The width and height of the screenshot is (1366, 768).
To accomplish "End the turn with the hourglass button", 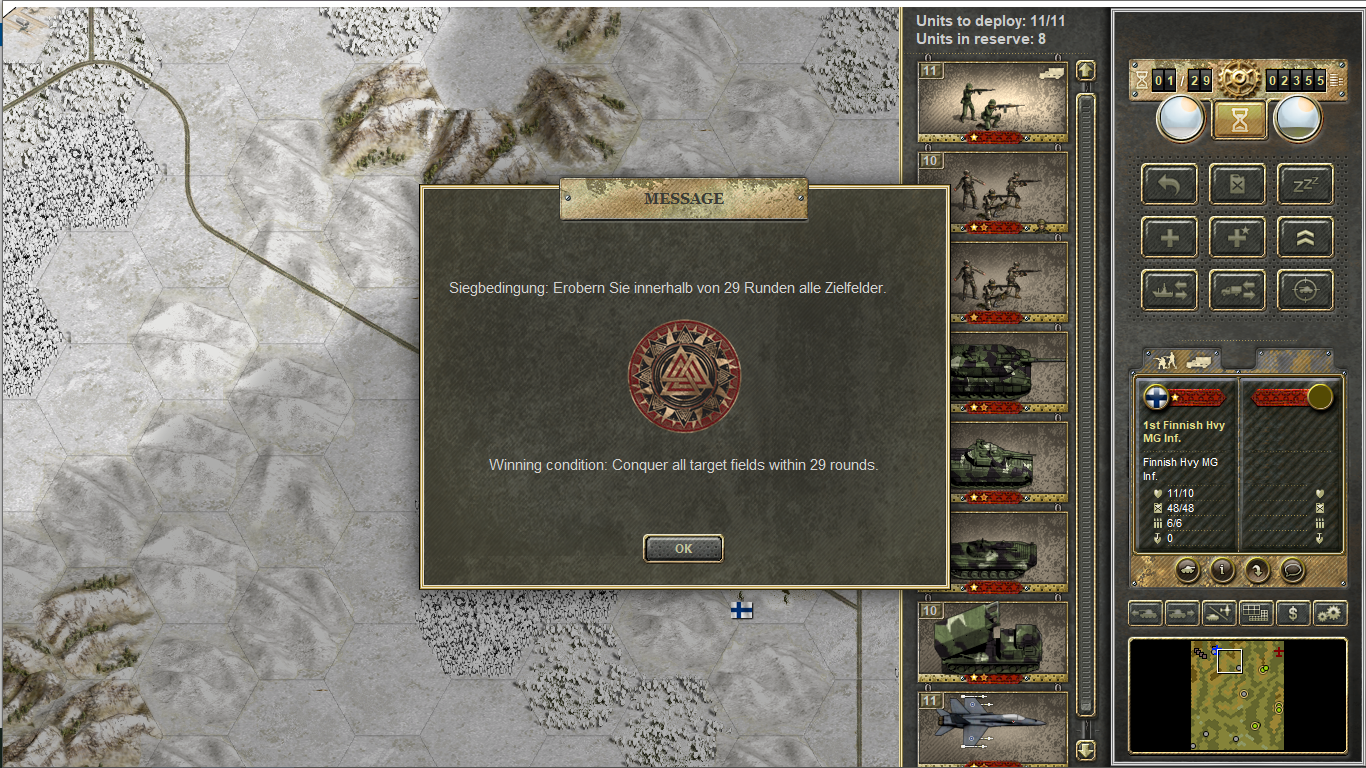I will click(x=1240, y=120).
